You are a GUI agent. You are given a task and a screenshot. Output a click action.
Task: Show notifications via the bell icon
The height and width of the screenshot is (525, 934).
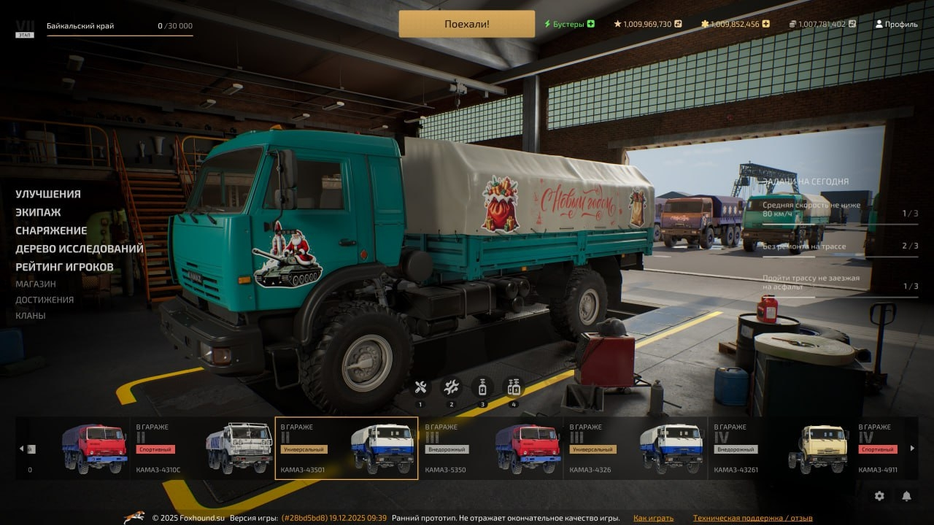point(907,496)
